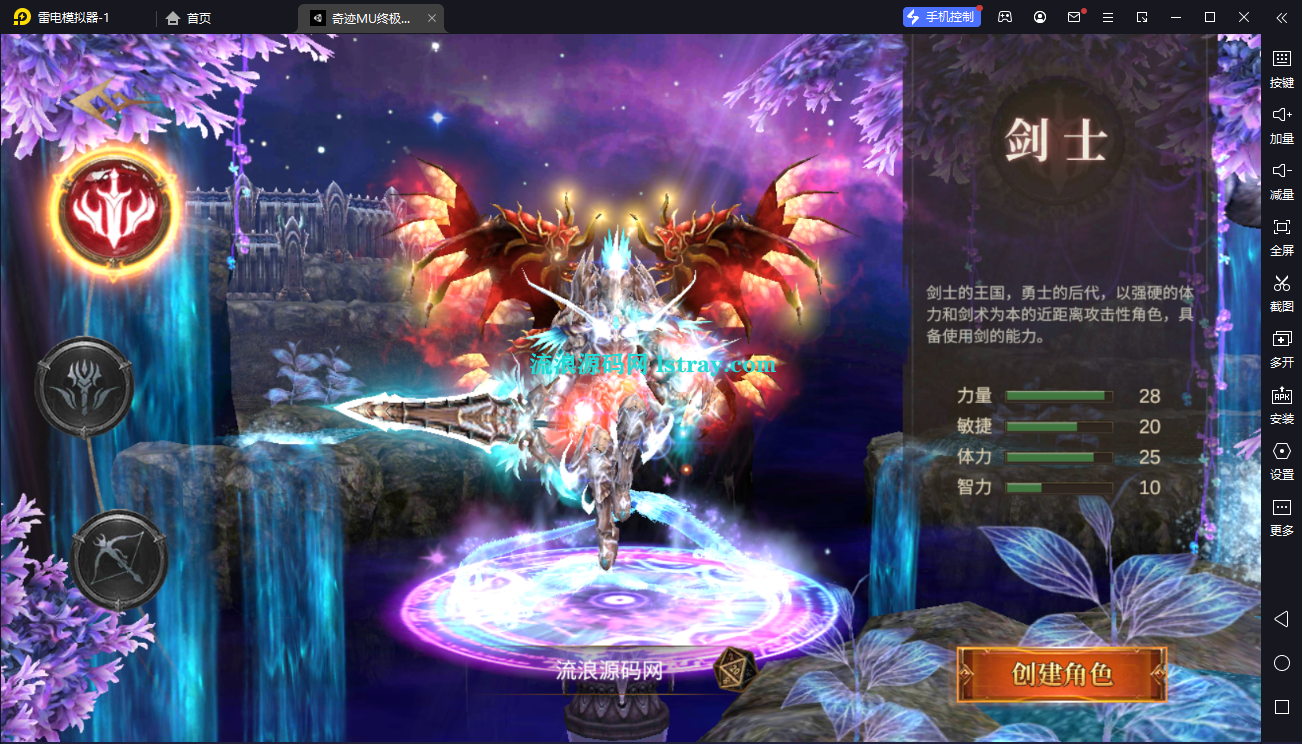1302x744 pixels.
Task: Click the 创建角色 create character button
Action: [1062, 675]
